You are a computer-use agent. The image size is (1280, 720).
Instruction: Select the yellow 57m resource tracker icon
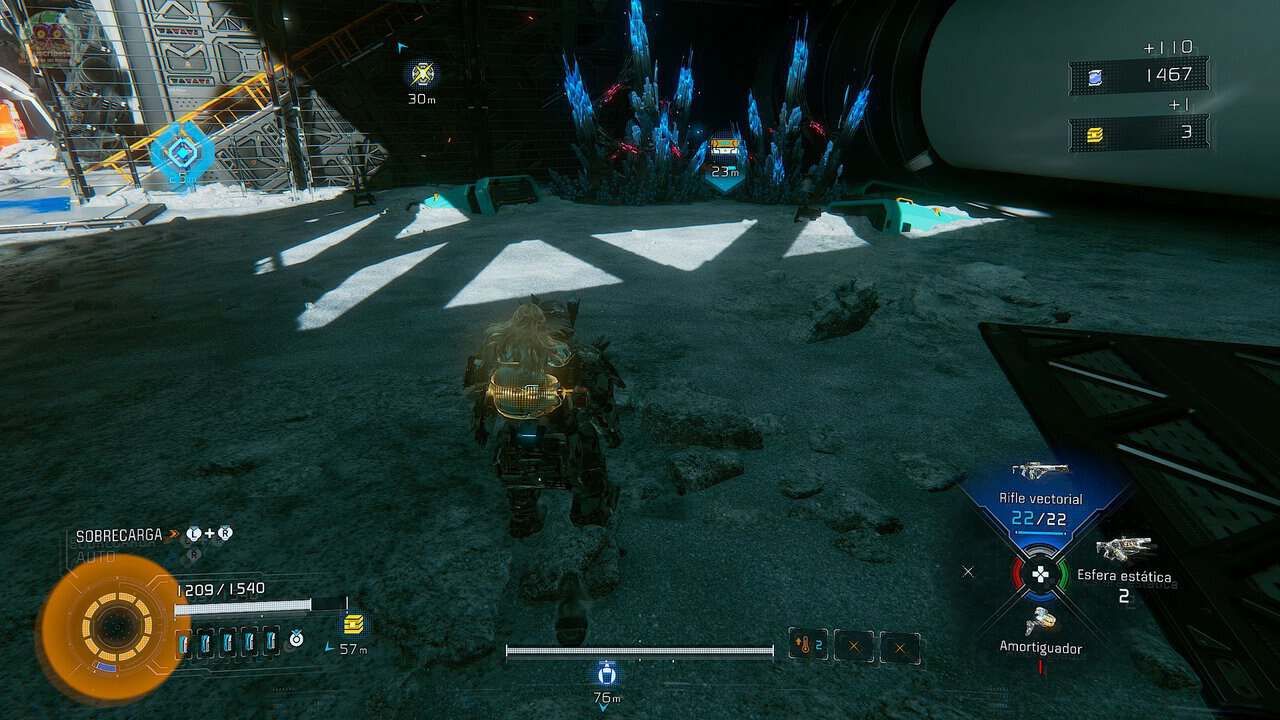(353, 625)
